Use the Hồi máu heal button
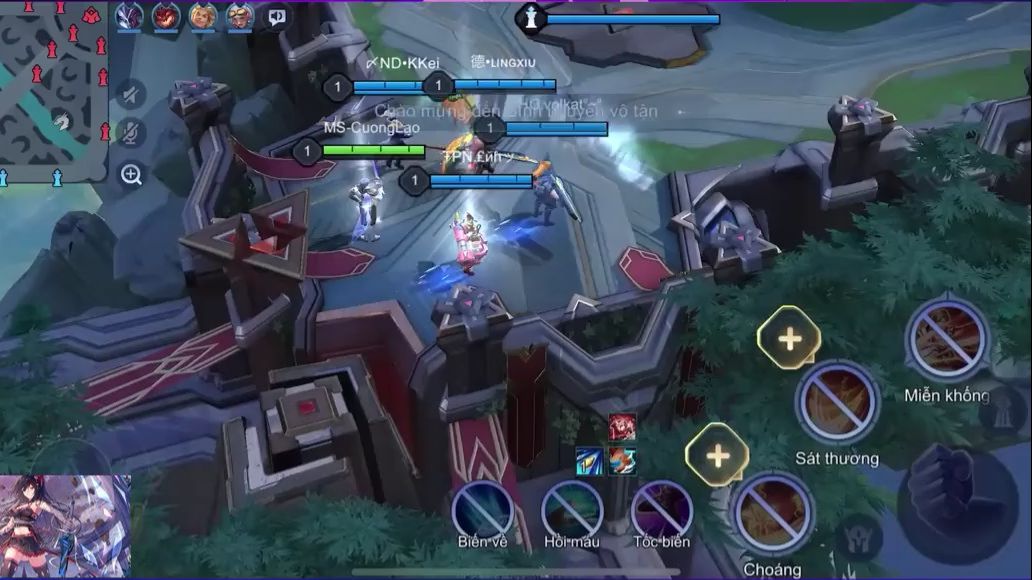 pyautogui.click(x=572, y=509)
